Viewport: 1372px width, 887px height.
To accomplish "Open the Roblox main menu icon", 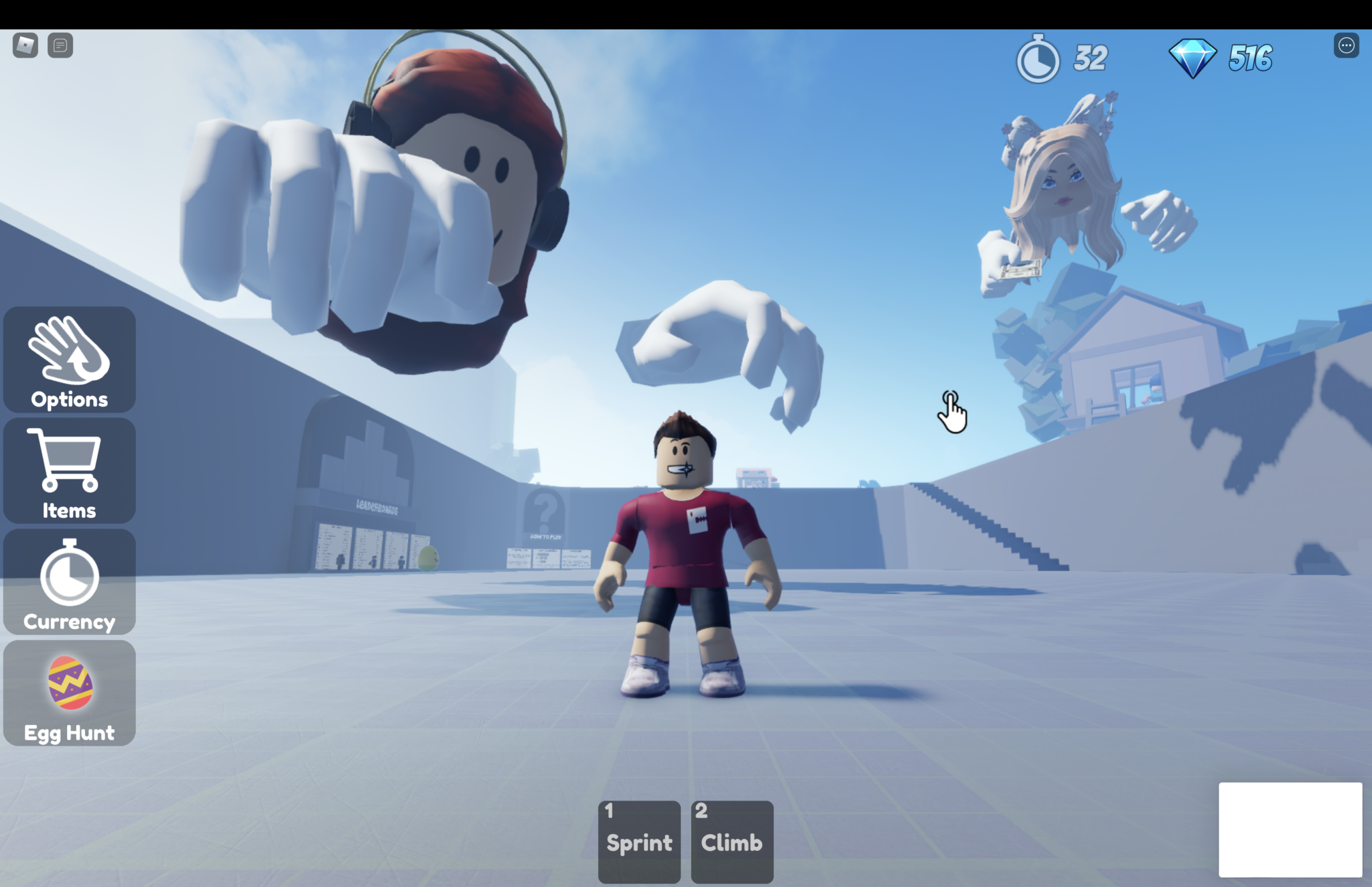I will coord(25,46).
